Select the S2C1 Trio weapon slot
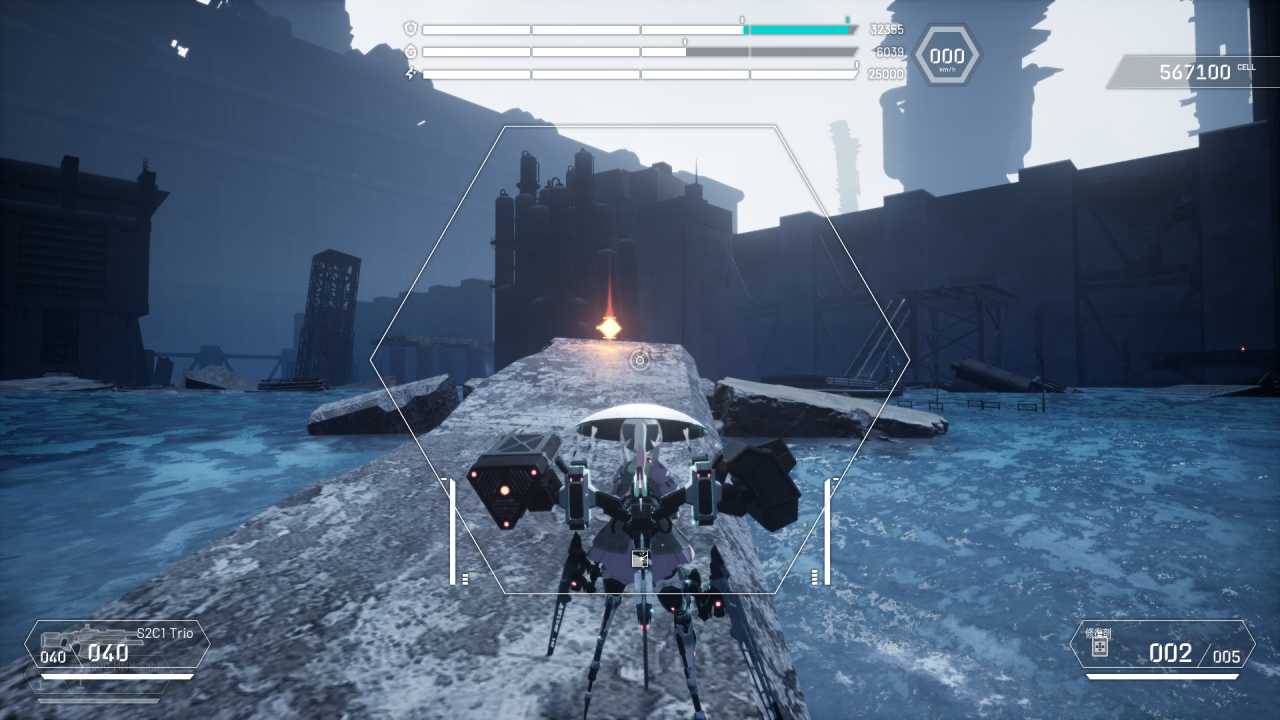Viewport: 1280px width, 720px height. click(117, 645)
